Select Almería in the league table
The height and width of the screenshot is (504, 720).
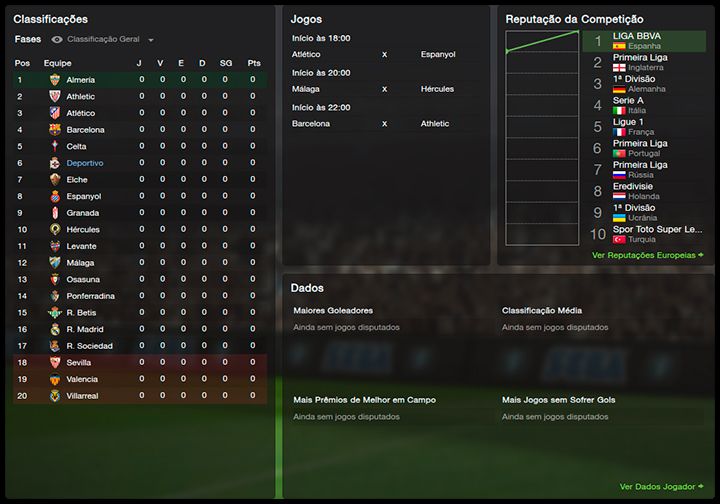click(82, 80)
